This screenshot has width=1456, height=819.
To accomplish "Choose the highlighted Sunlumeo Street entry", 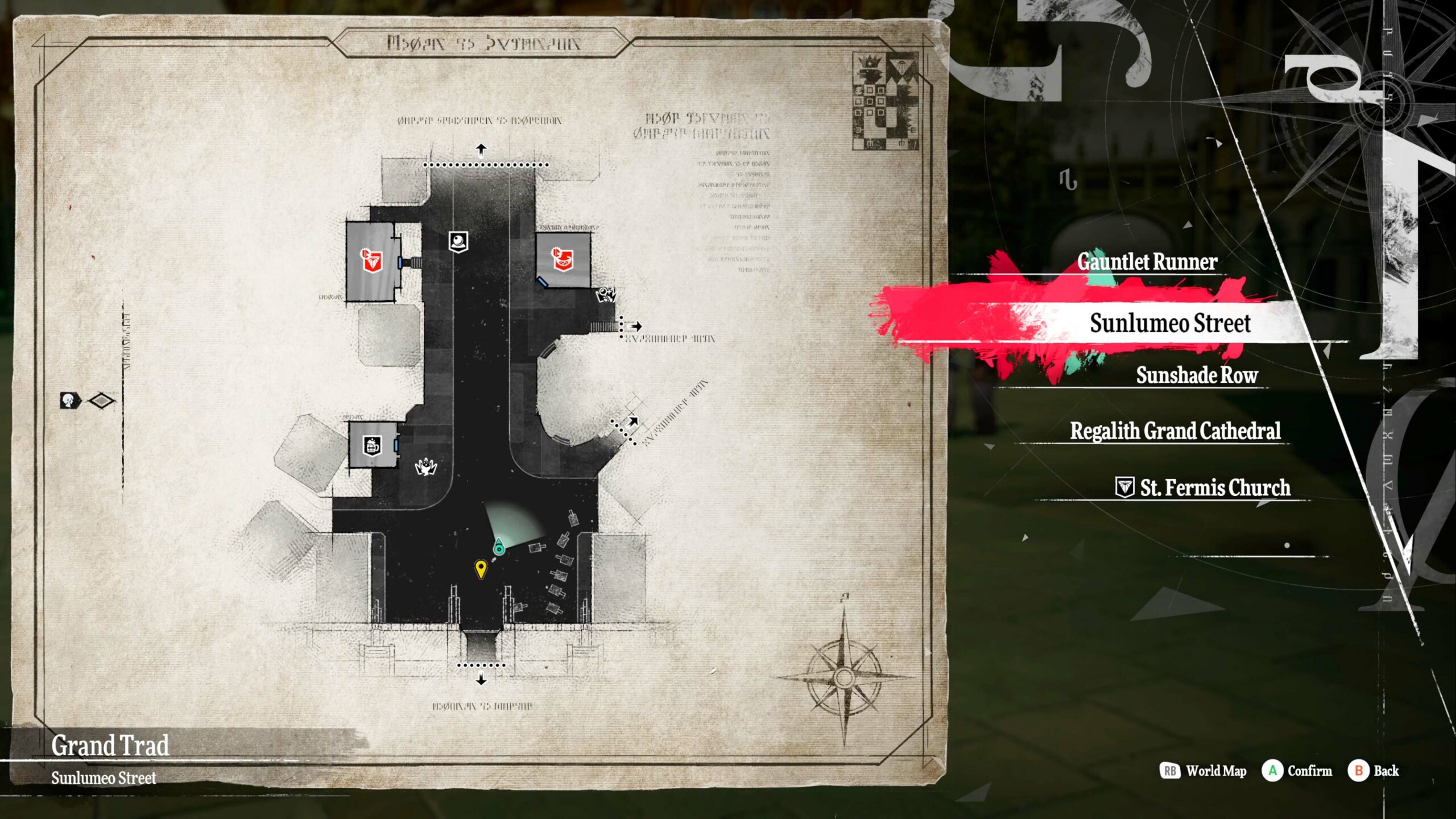I will [x=1169, y=323].
